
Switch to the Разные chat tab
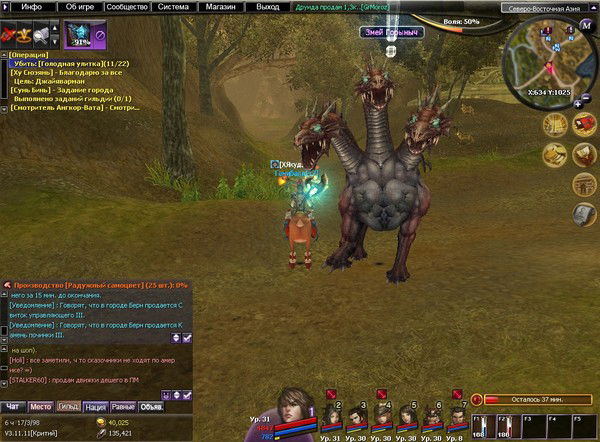[124, 406]
